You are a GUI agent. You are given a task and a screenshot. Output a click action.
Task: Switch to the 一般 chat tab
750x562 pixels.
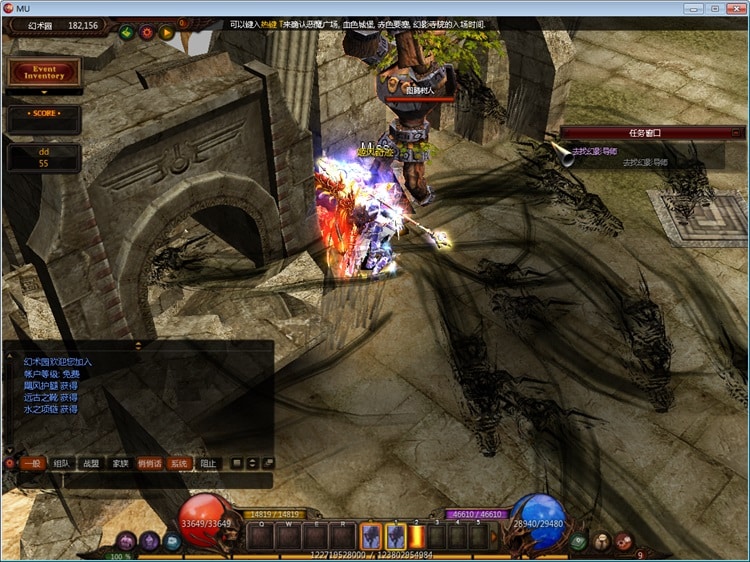[x=32, y=464]
